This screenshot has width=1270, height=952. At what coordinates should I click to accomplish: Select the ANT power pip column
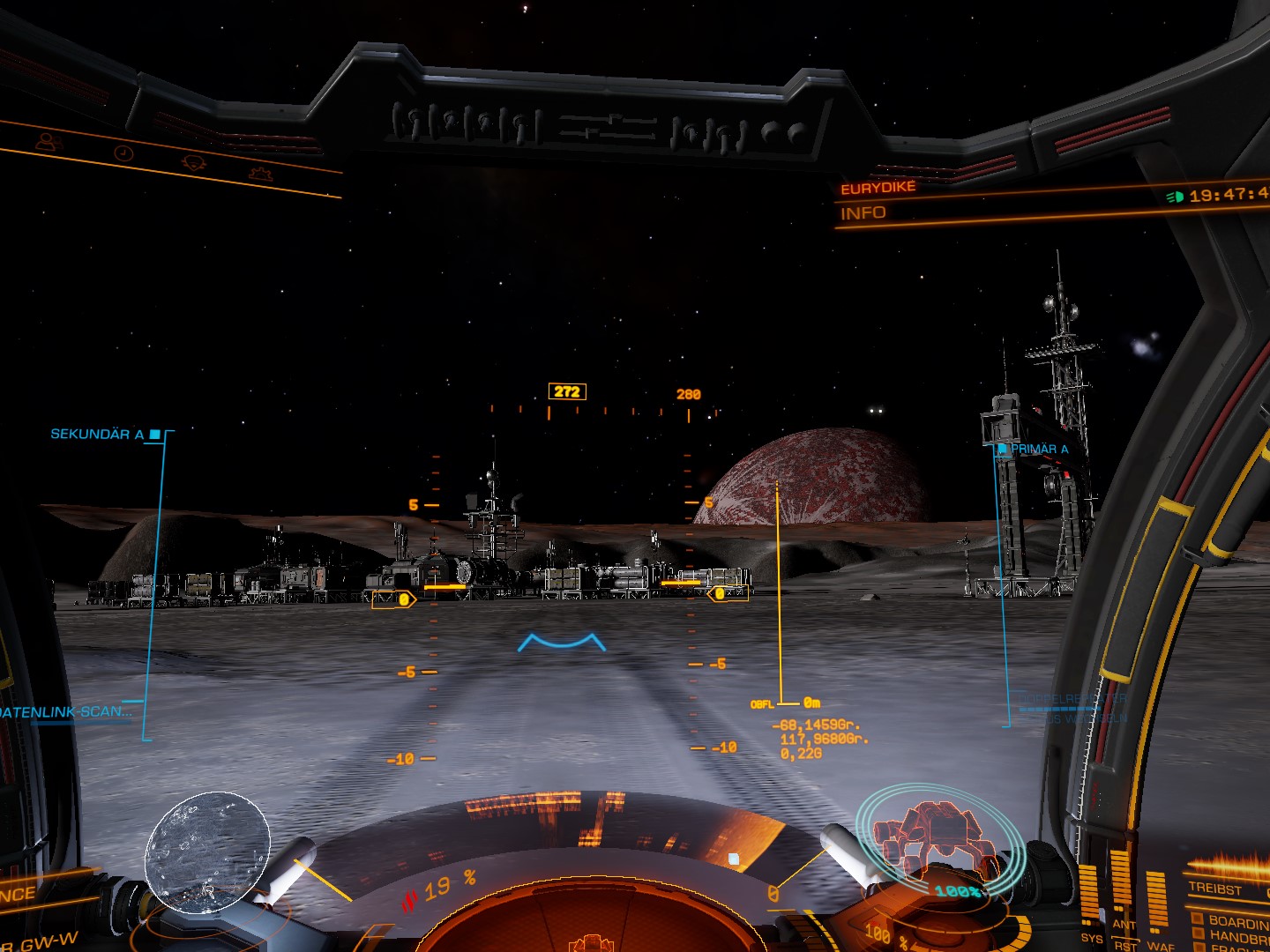1122,886
